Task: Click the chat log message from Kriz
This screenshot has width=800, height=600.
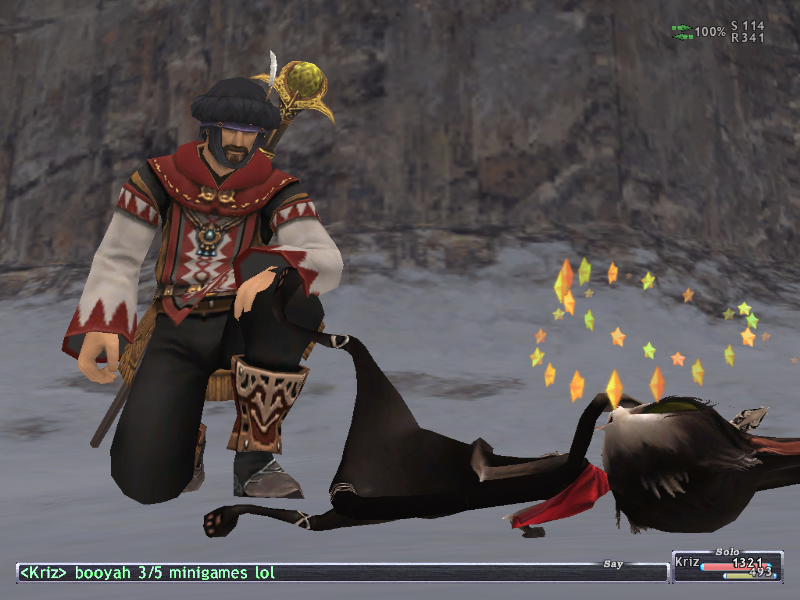Action: click(147, 573)
